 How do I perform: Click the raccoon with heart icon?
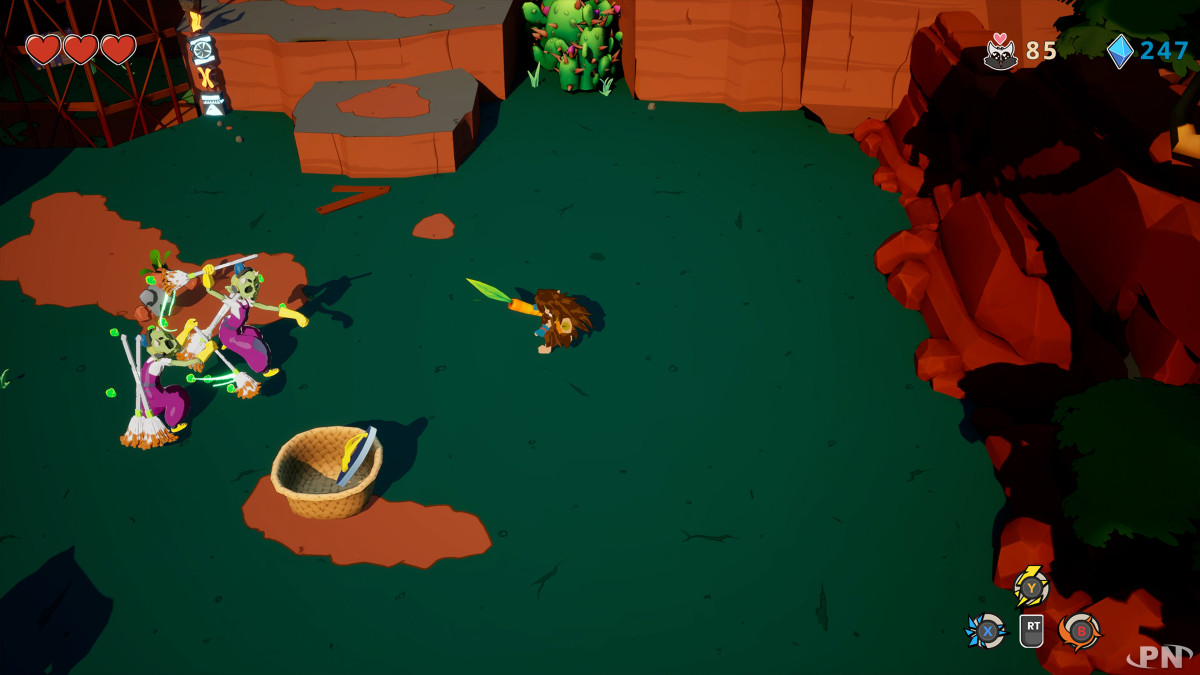click(1000, 51)
